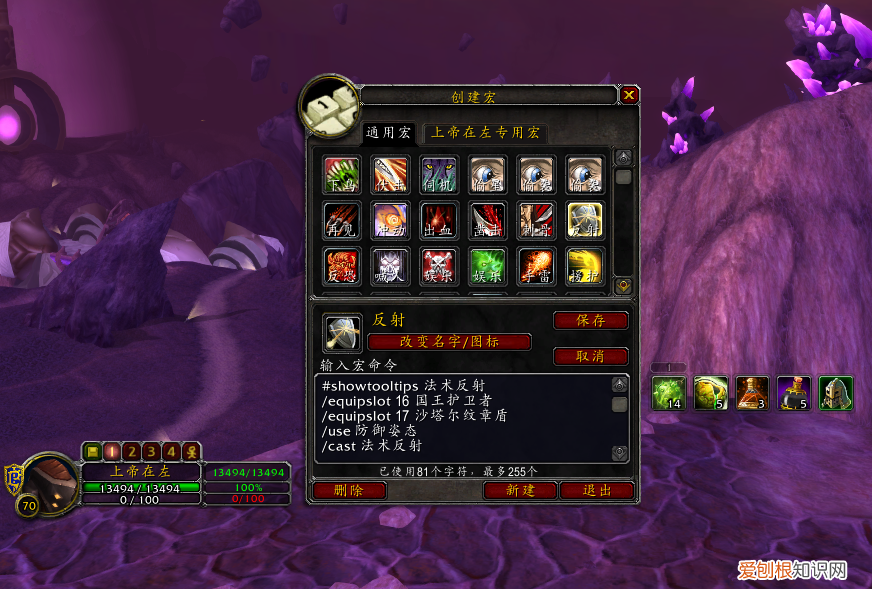Viewport: 872px width, 589px height.
Task: Select the 刺骨 macro
Action: [536, 220]
